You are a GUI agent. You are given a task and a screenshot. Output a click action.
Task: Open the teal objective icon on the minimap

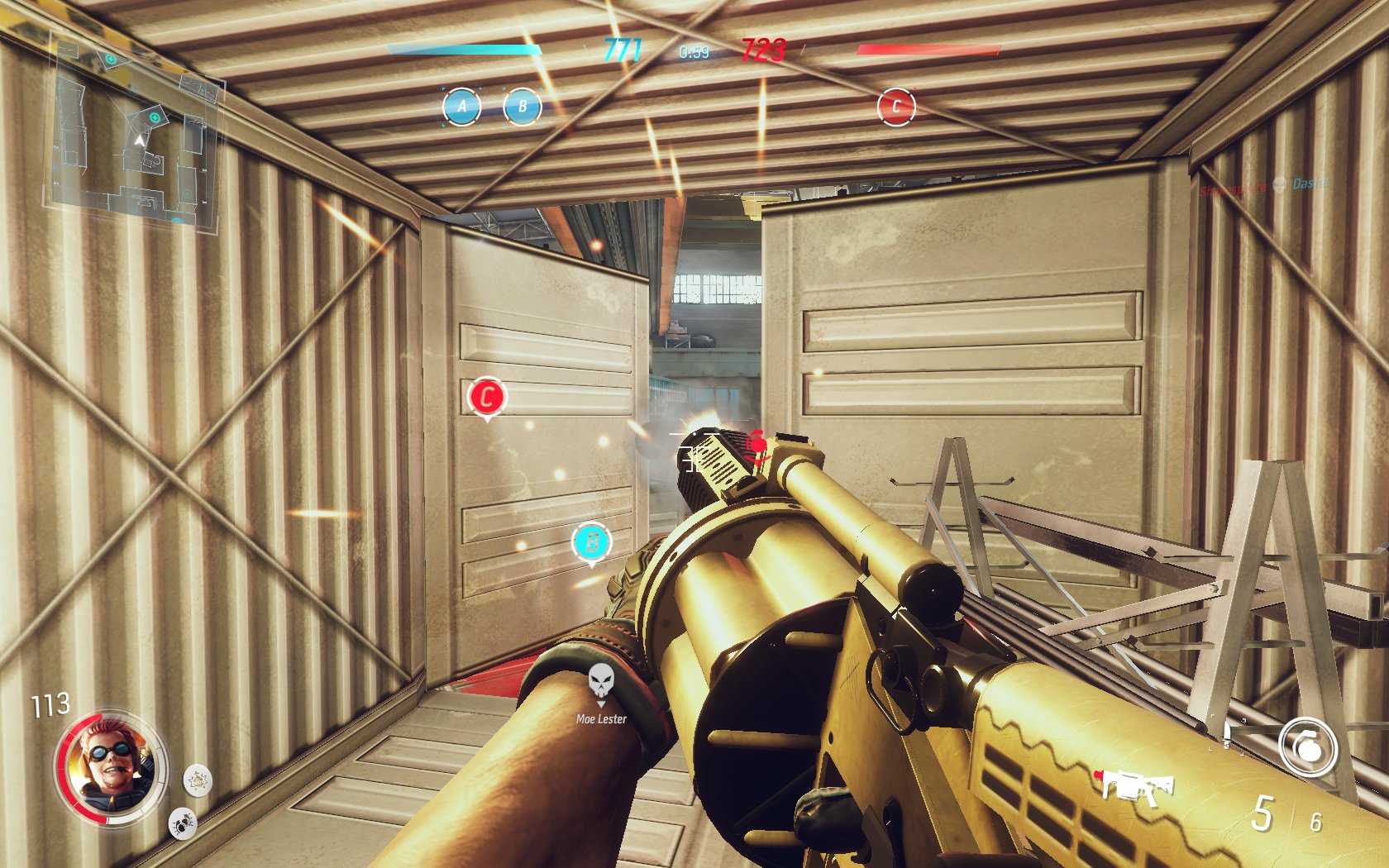pos(155,117)
